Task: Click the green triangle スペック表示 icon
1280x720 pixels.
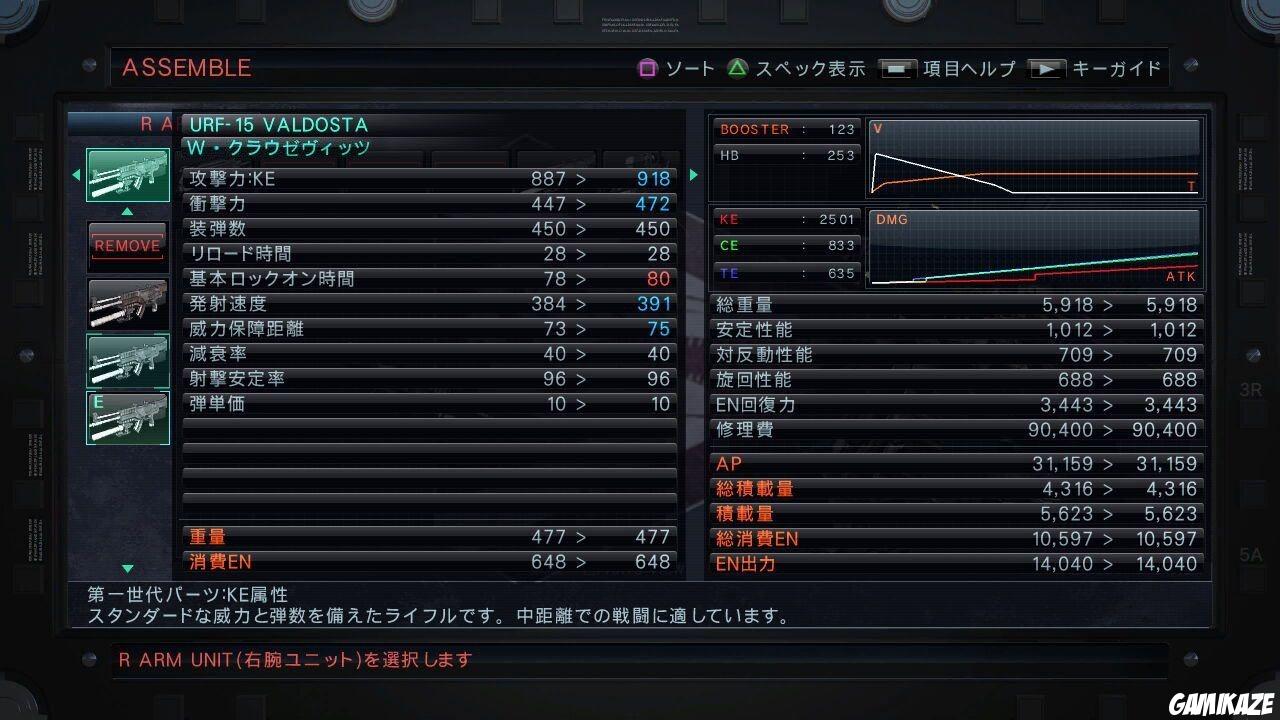Action: coord(737,68)
